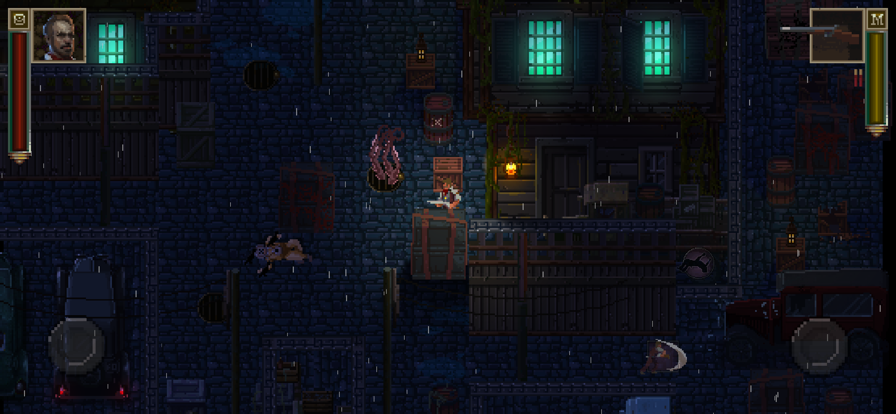The width and height of the screenshot is (896, 414).
Task: Open the map with the M button
Action: click(876, 19)
